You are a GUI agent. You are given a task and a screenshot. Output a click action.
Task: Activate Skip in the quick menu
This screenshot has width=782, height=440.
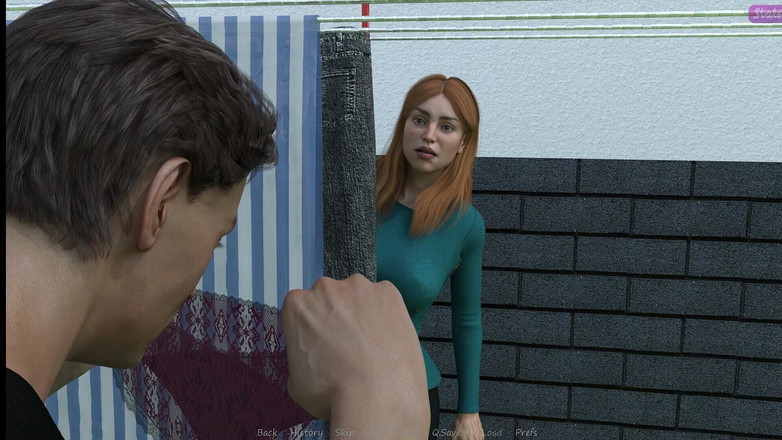point(344,433)
